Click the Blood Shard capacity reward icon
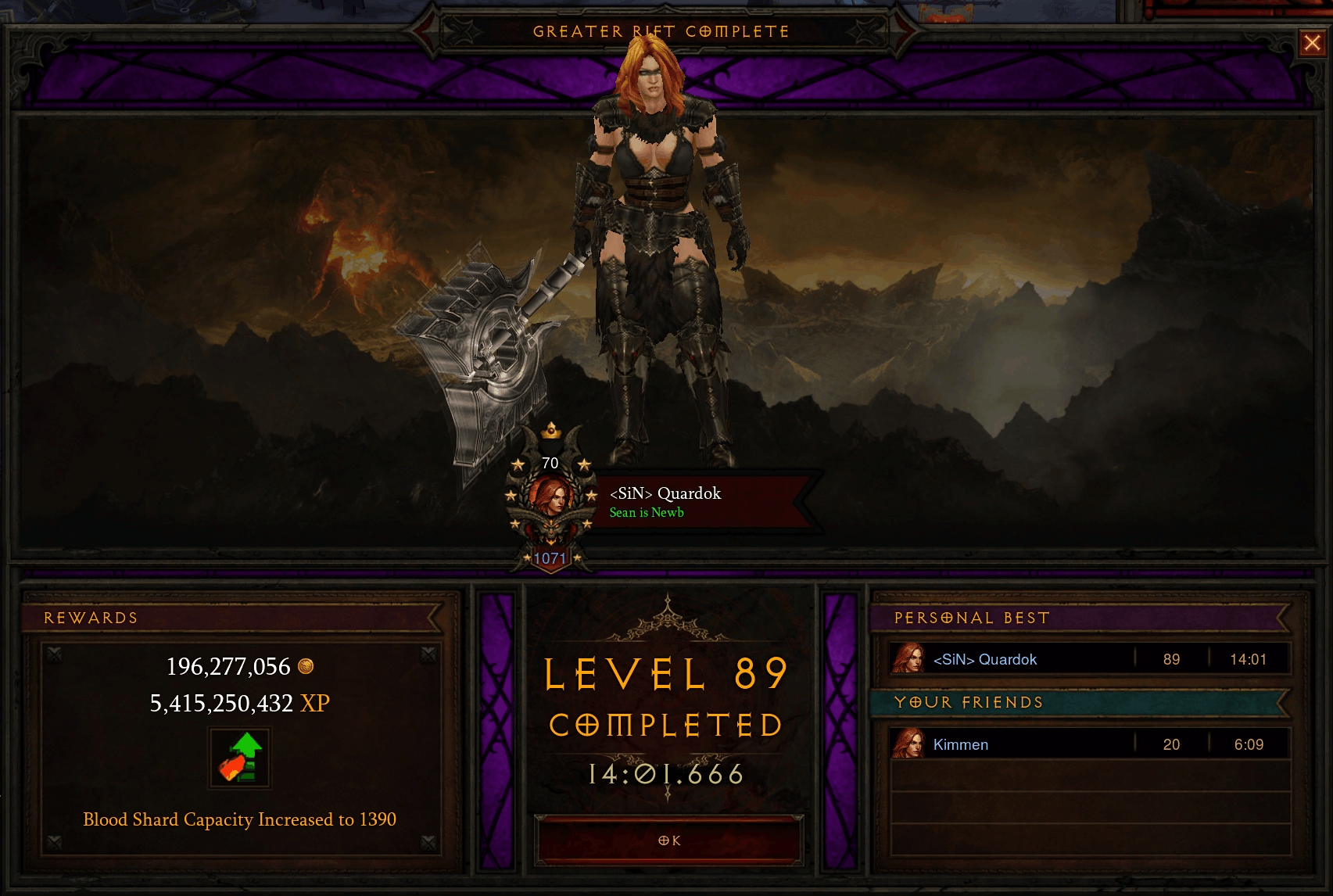Viewport: 1333px width, 896px height. pos(240,758)
